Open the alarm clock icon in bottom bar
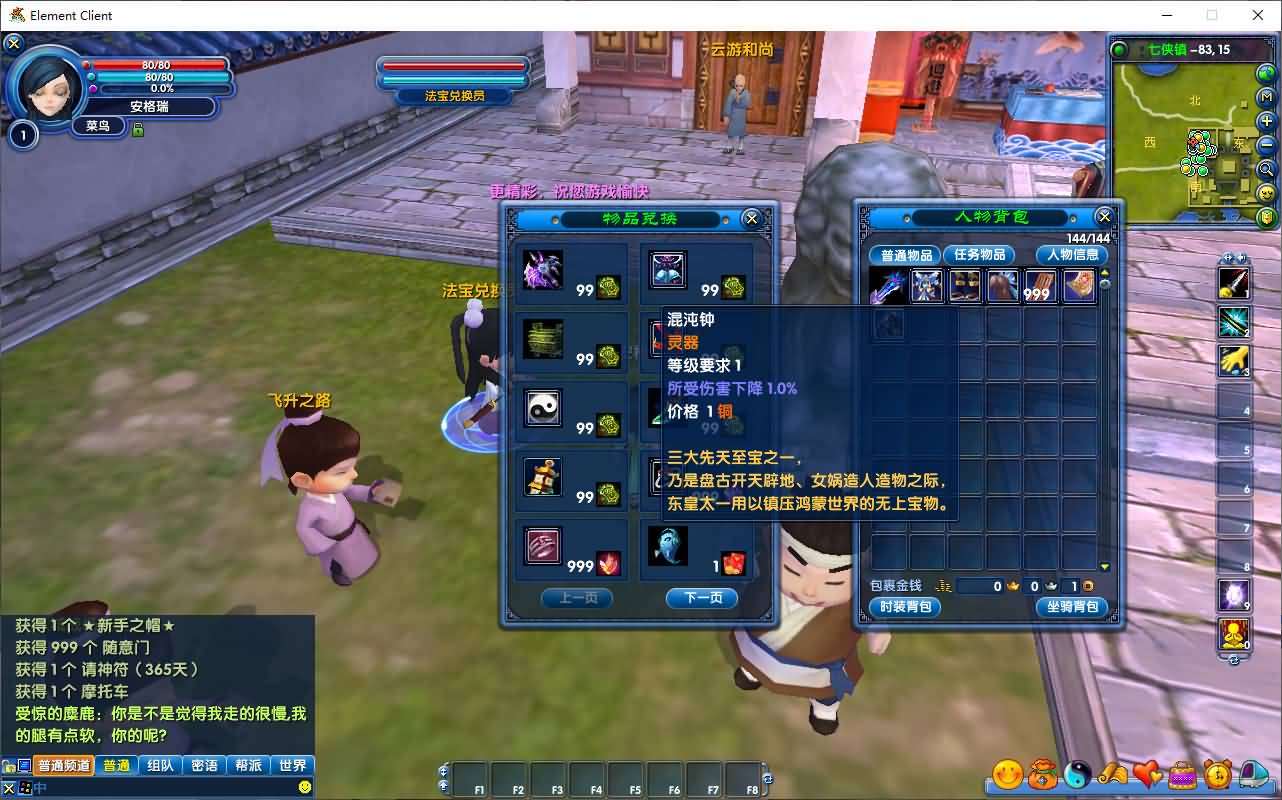Image resolution: width=1282 pixels, height=800 pixels. tap(1217, 774)
